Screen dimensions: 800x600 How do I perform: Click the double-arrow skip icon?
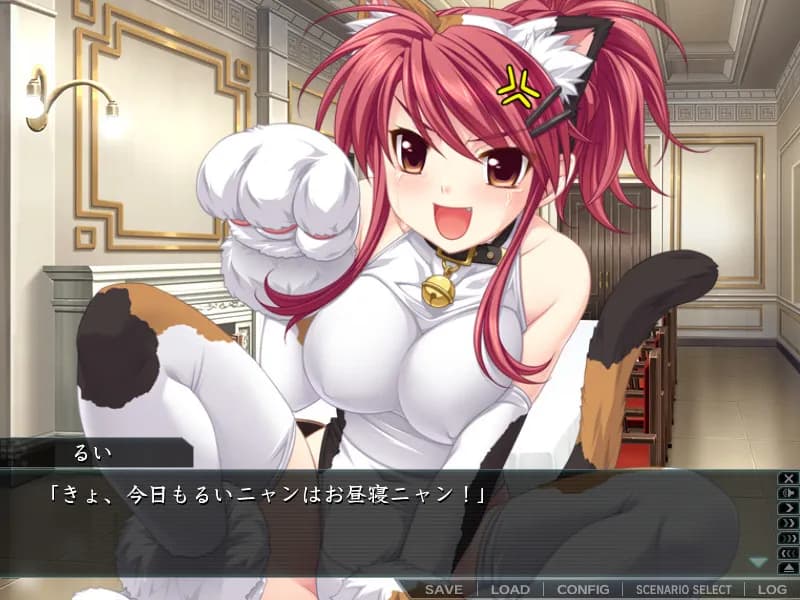point(788,523)
